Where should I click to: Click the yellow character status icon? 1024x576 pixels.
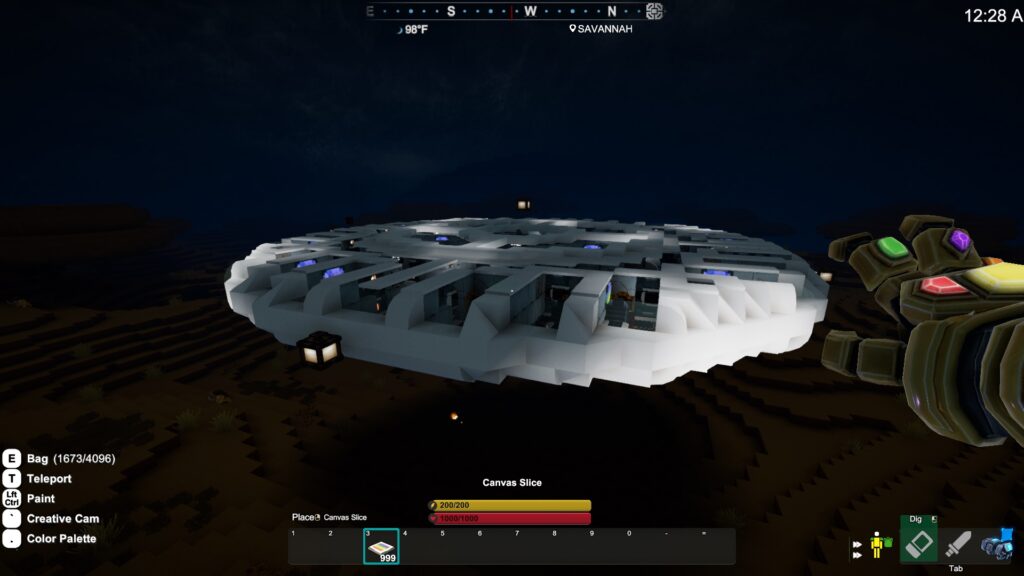(x=877, y=544)
